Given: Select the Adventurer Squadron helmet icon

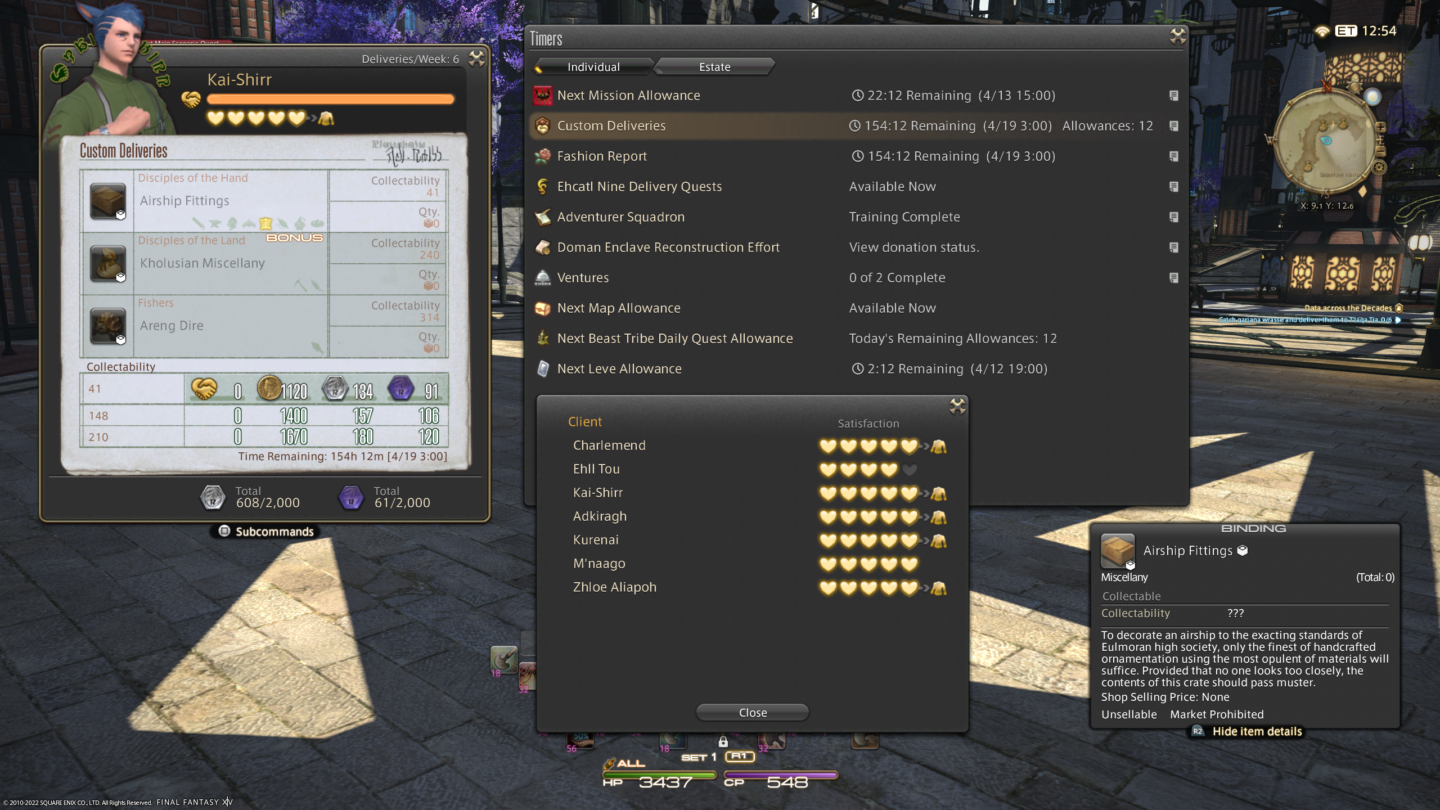Looking at the screenshot, I should tap(542, 217).
